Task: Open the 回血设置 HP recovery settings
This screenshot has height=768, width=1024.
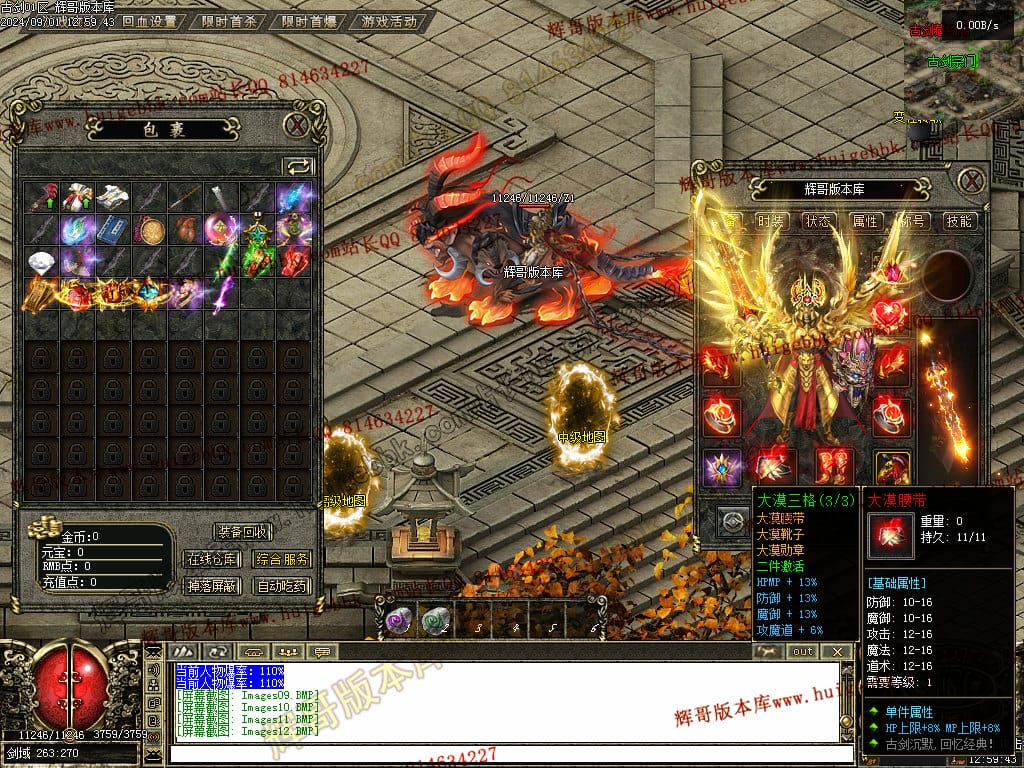Action: 150,21
